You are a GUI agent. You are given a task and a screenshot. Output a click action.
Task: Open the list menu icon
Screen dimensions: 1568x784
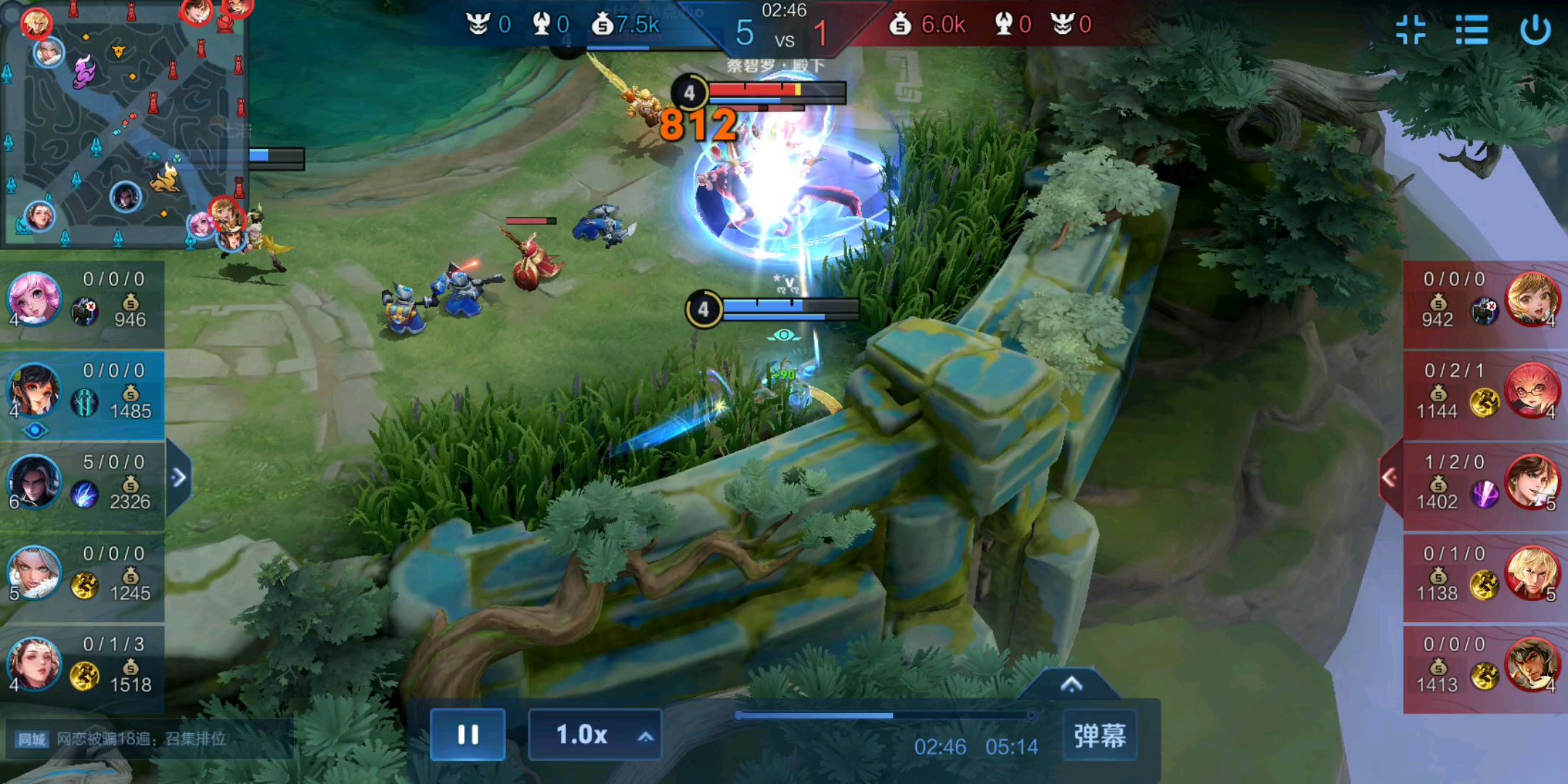[1471, 30]
